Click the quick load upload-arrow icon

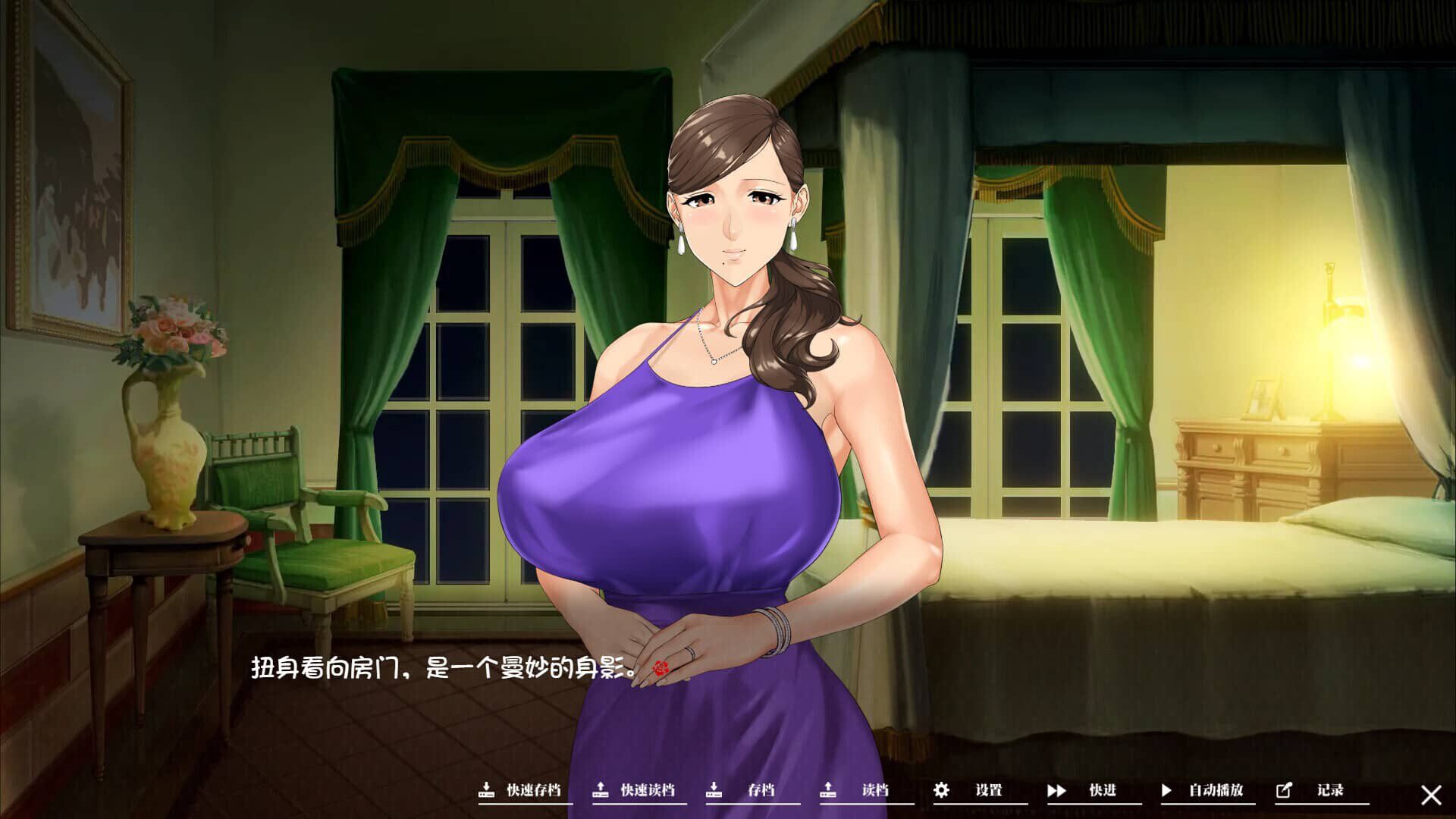click(x=599, y=789)
